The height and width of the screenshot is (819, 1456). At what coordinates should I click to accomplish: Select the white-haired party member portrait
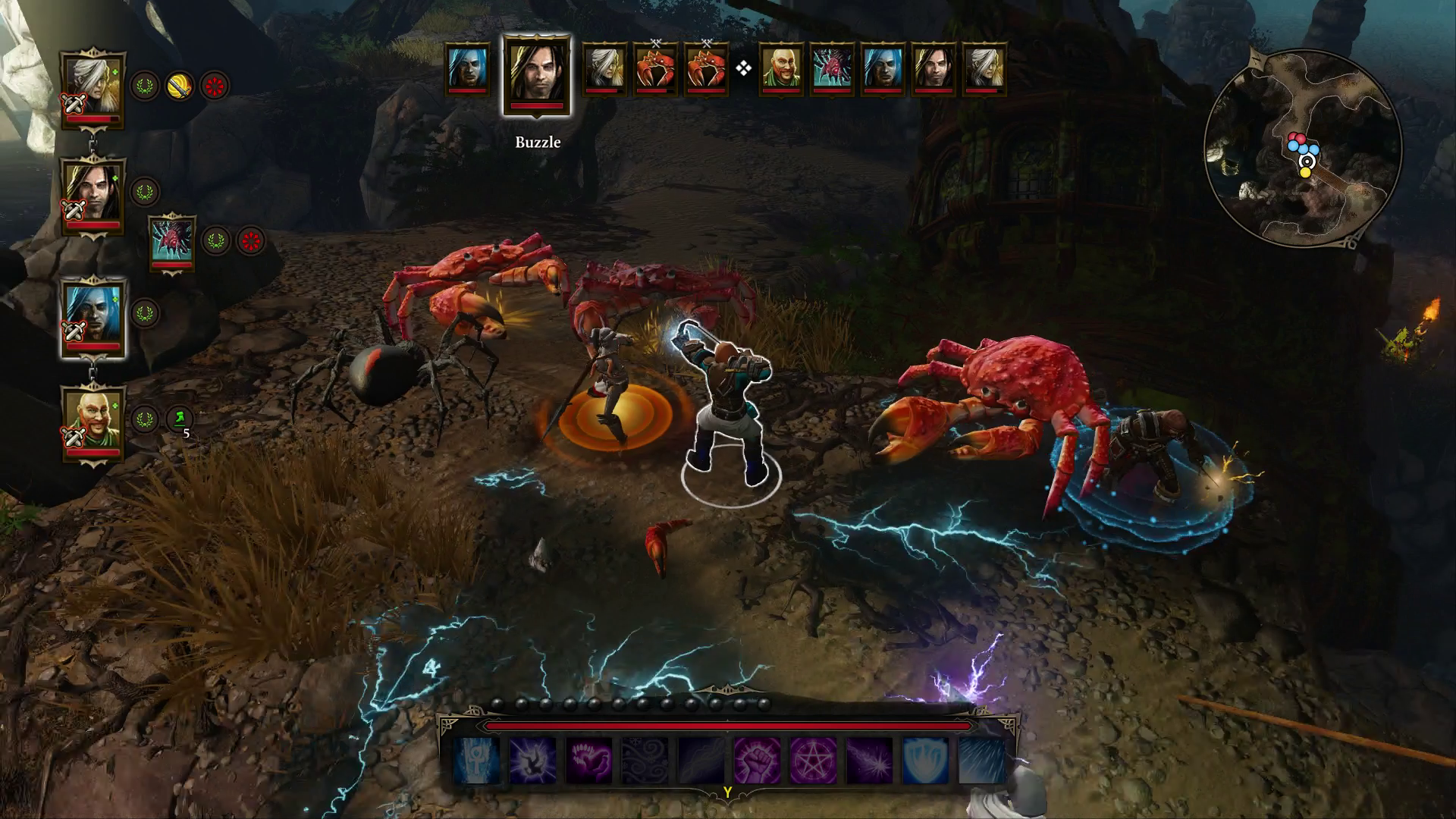(93, 85)
